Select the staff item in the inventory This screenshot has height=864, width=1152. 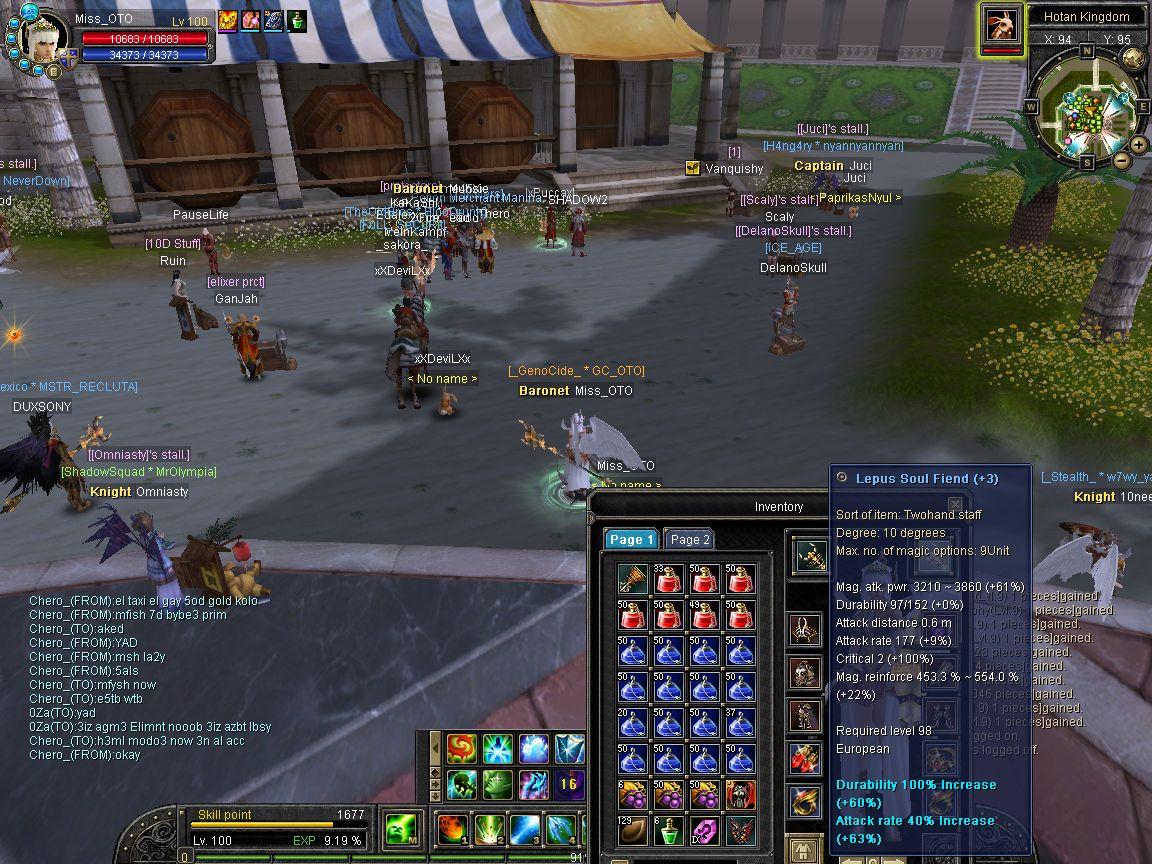click(x=632, y=579)
